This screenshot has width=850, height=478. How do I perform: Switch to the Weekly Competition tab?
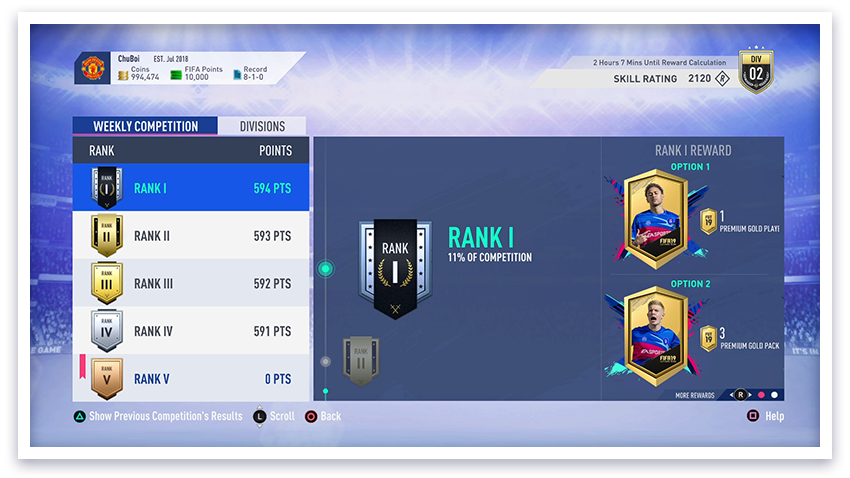[x=144, y=127]
